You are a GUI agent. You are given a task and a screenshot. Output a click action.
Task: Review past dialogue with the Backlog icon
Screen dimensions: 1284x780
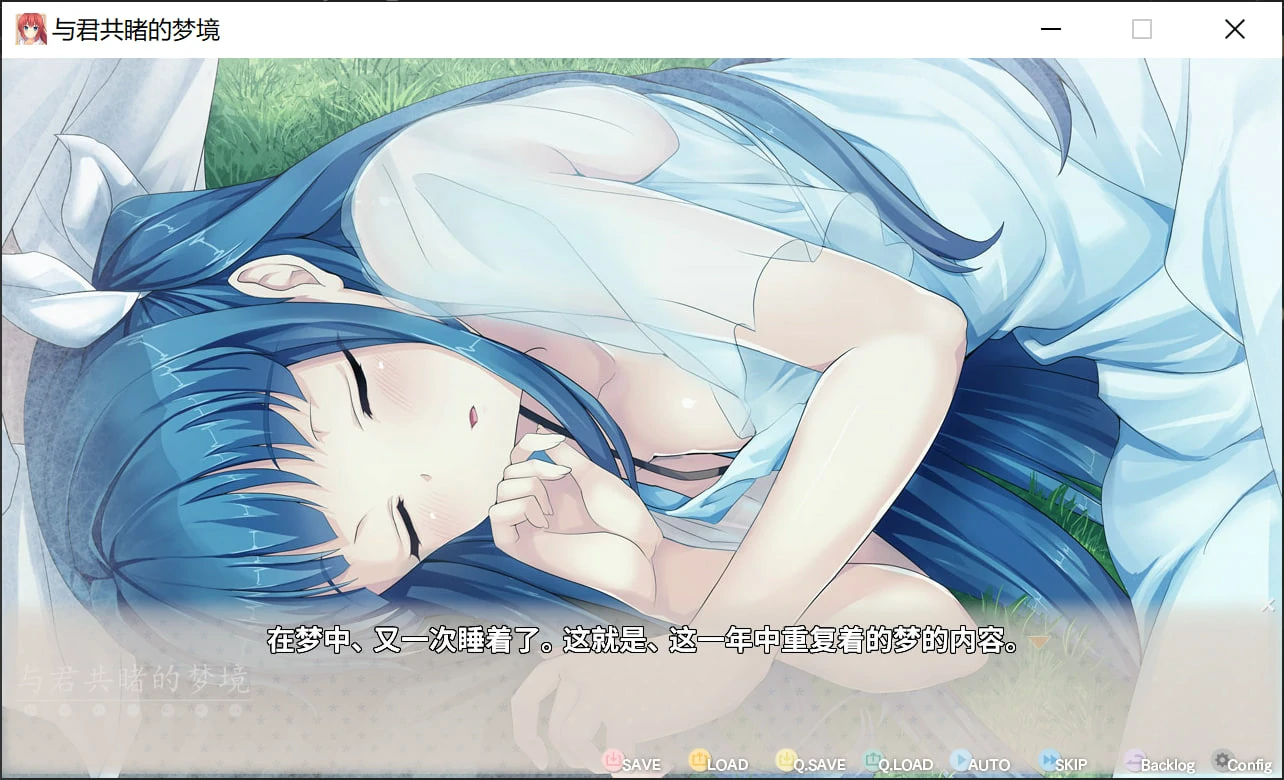click(1133, 762)
